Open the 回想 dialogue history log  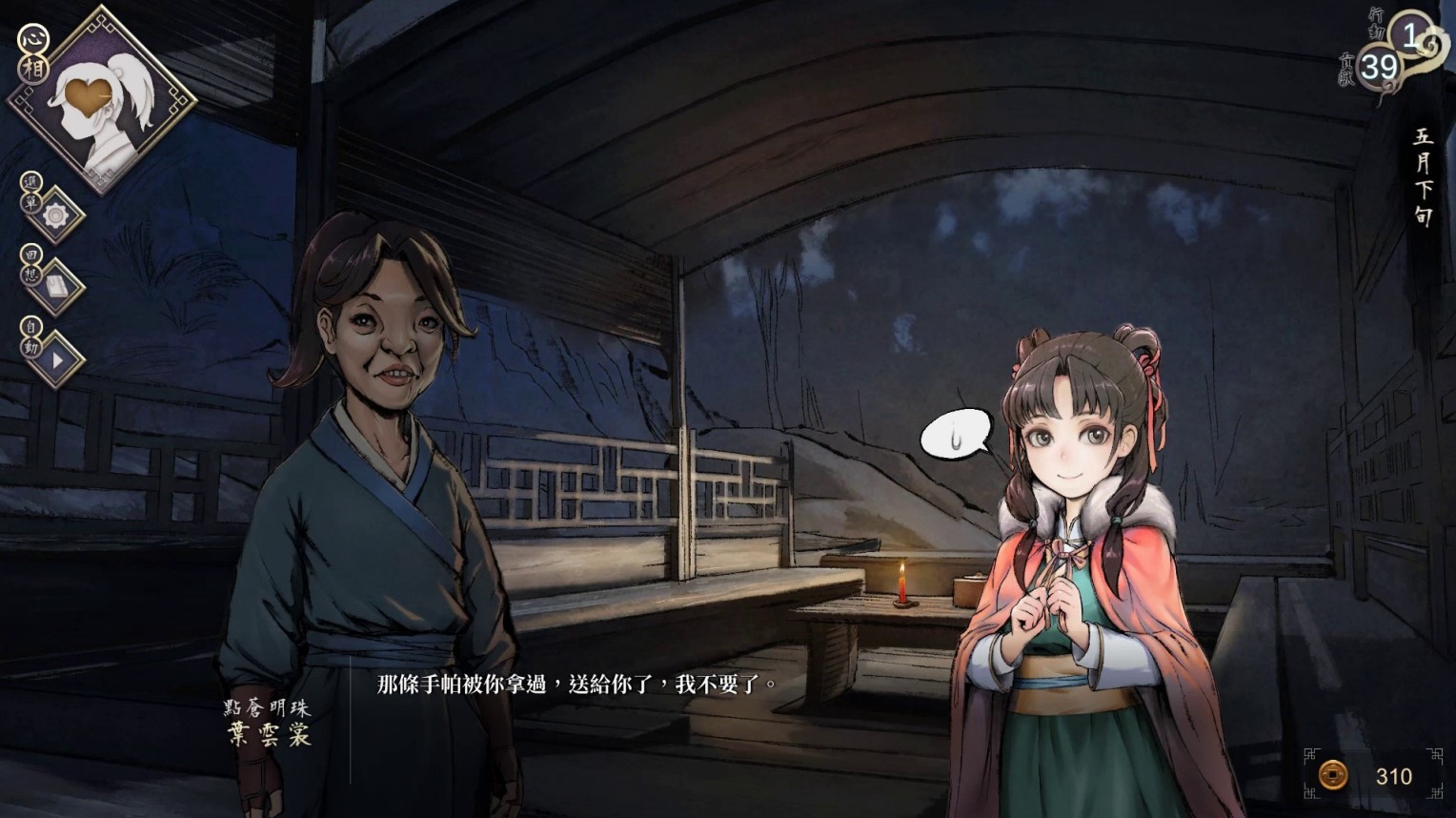click(30, 267)
